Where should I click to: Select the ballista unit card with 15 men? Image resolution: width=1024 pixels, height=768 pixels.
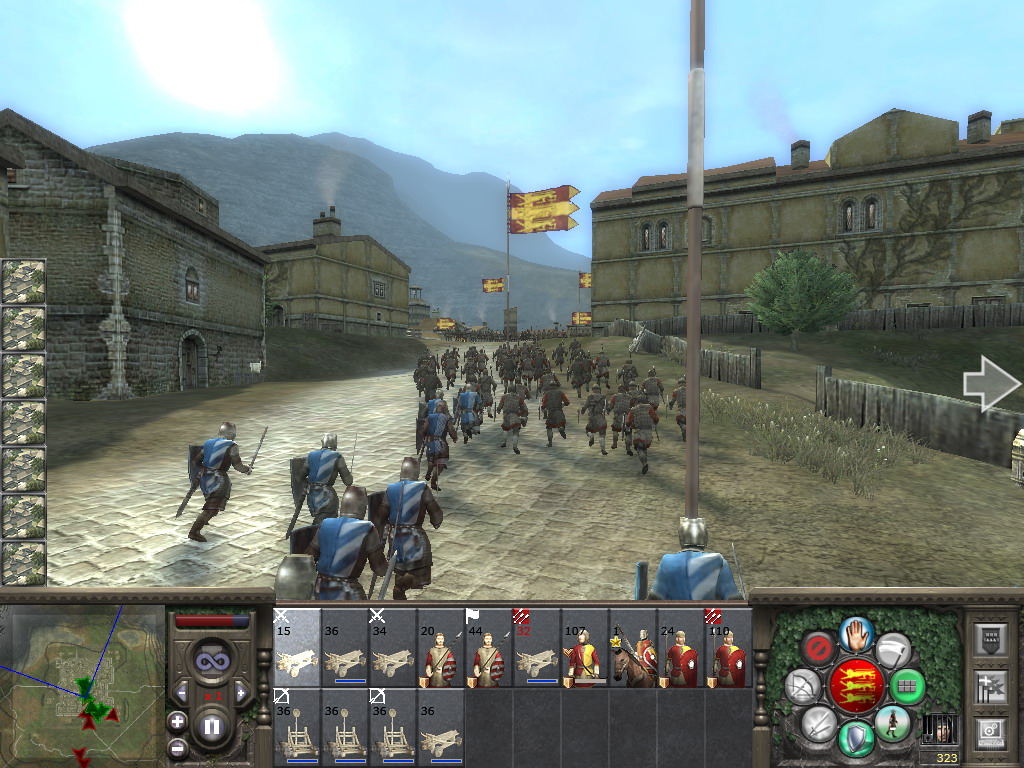[x=297, y=648]
